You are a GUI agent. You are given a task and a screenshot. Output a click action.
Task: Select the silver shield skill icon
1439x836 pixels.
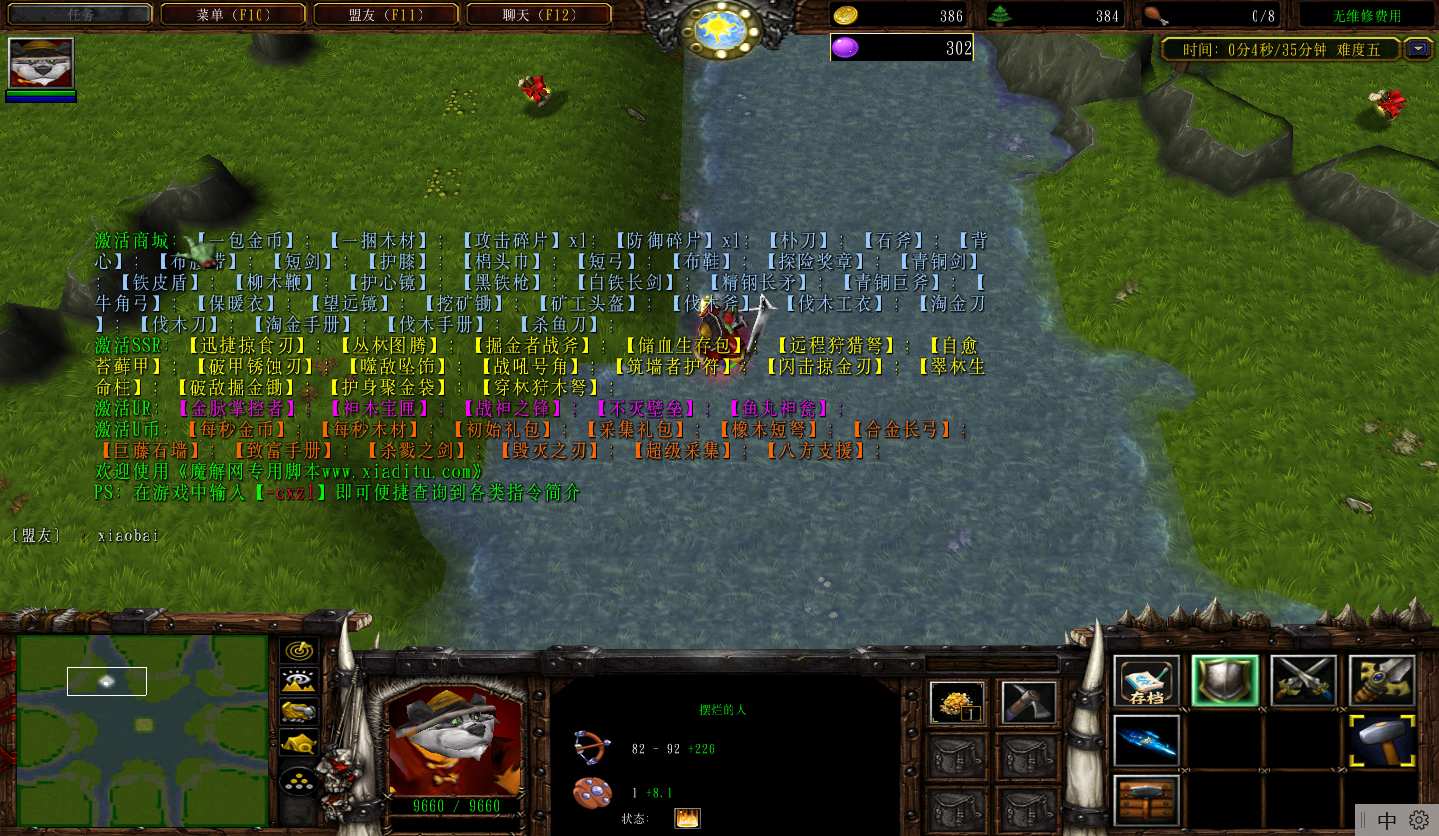[x=1224, y=680]
